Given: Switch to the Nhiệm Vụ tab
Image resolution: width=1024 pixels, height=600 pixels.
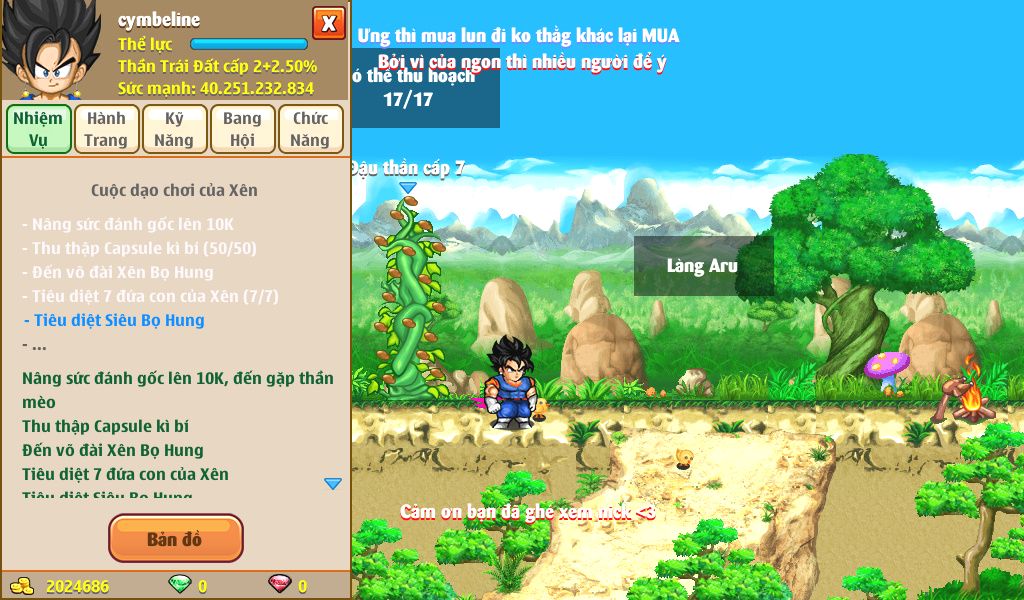Looking at the screenshot, I should pos(39,129).
